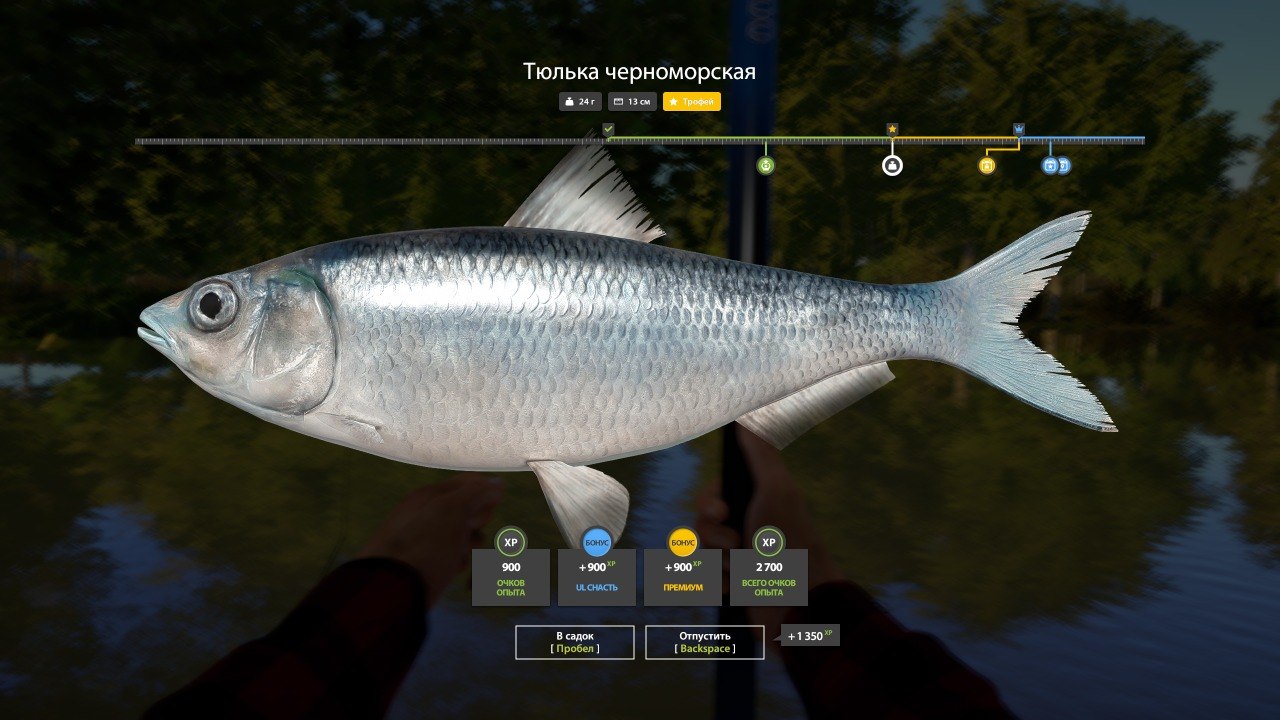Select the yellow marker icon on the scale
This screenshot has width=1280, height=720.
point(987,166)
